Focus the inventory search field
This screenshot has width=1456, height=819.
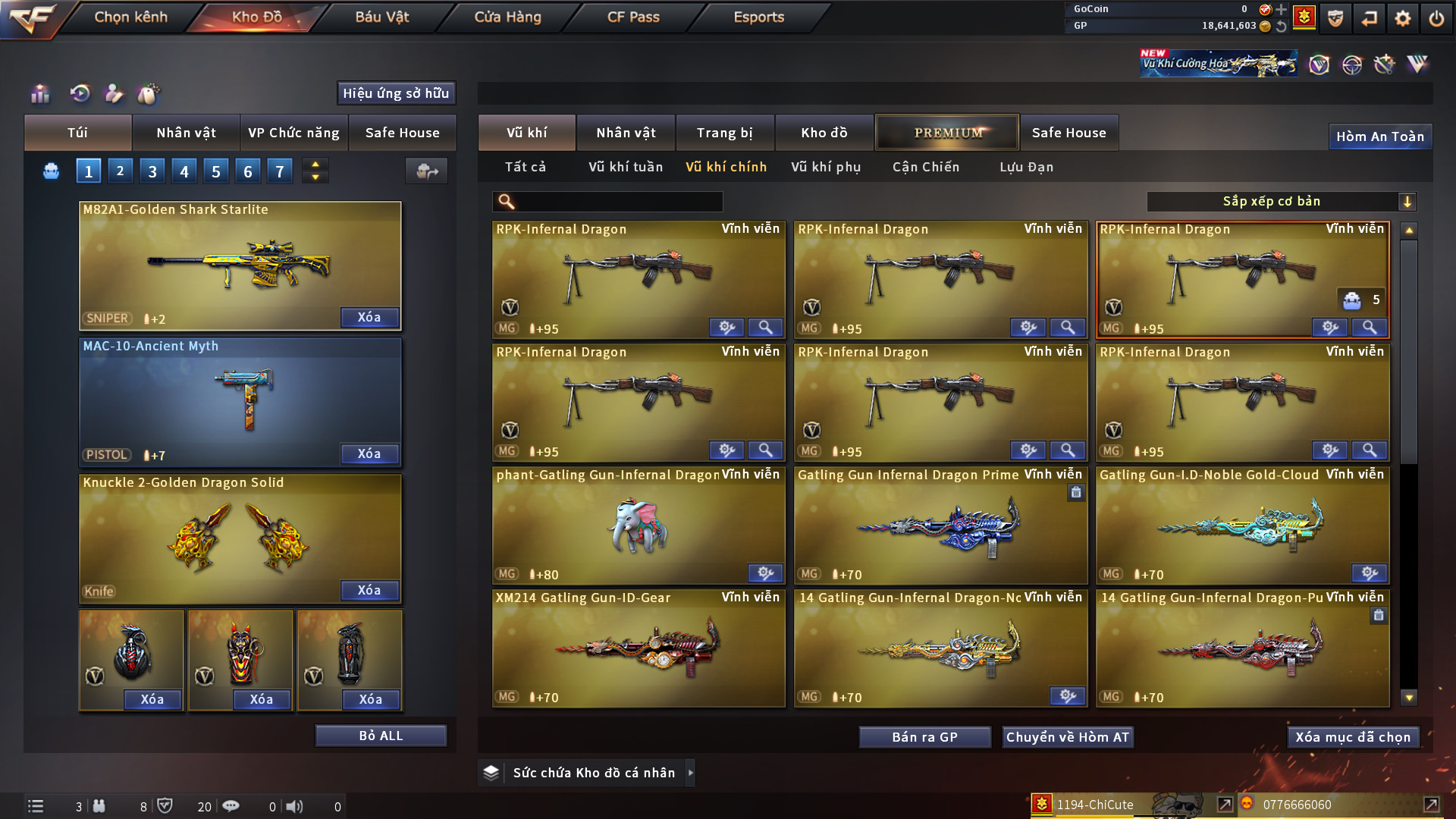(618, 202)
